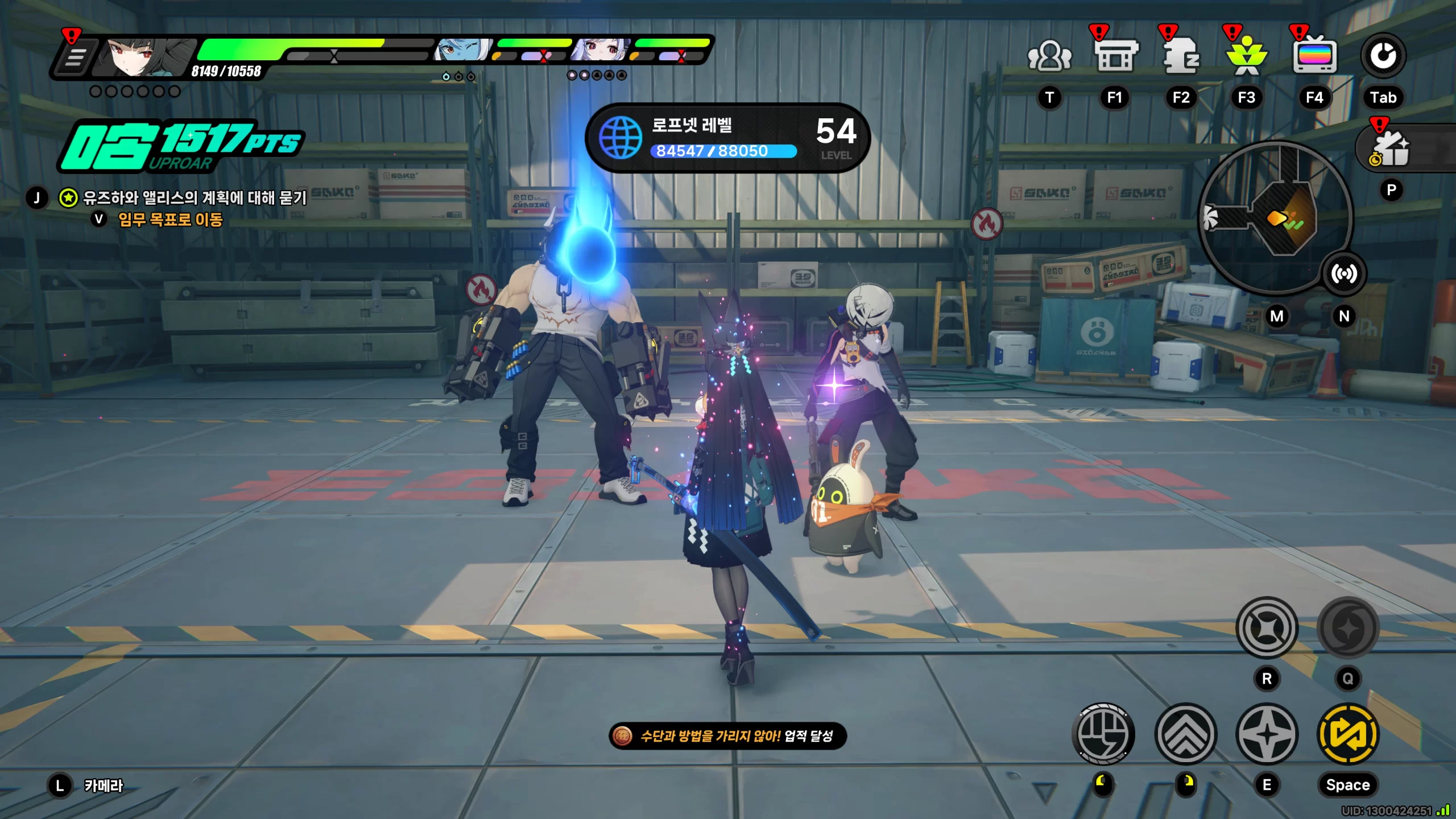The height and width of the screenshot is (819, 1456).
Task: Open the achievement unlocked notification banner
Action: coord(727,736)
